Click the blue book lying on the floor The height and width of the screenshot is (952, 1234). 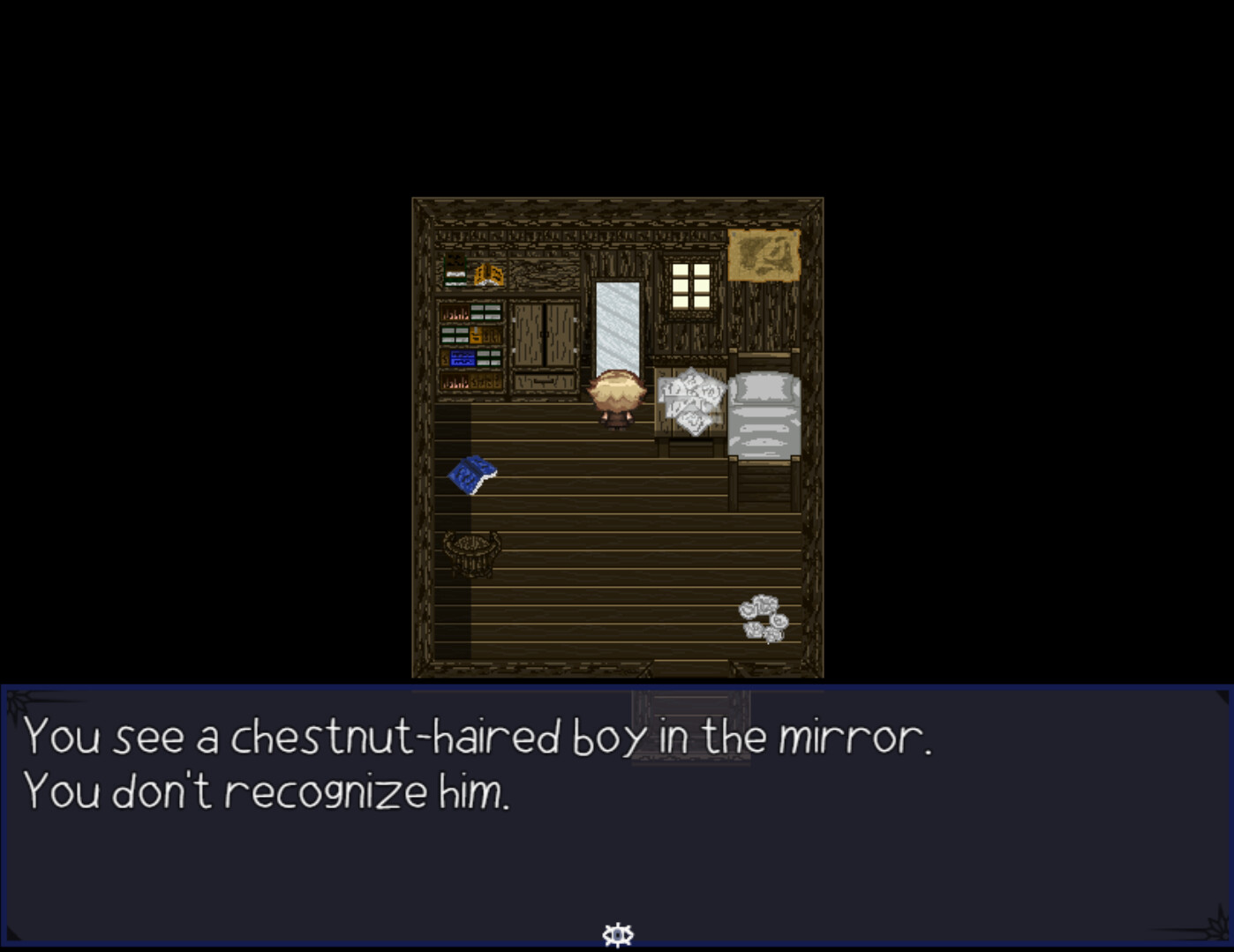click(474, 472)
